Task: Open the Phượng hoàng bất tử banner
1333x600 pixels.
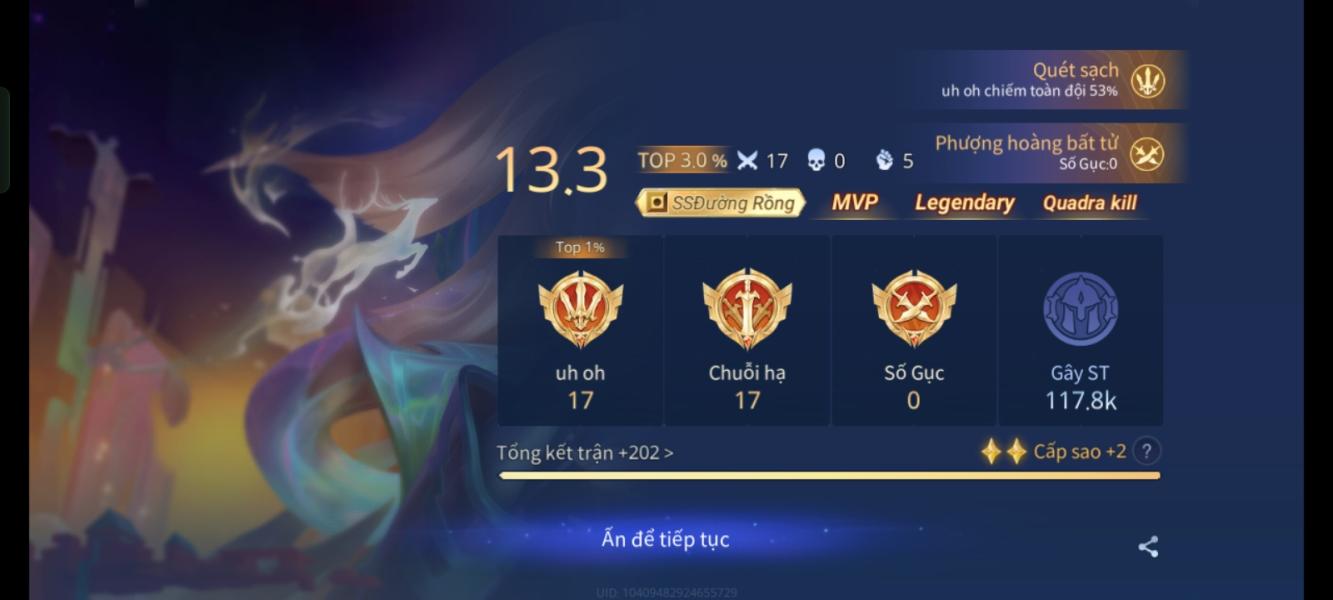Action: pyautogui.click(x=1050, y=153)
